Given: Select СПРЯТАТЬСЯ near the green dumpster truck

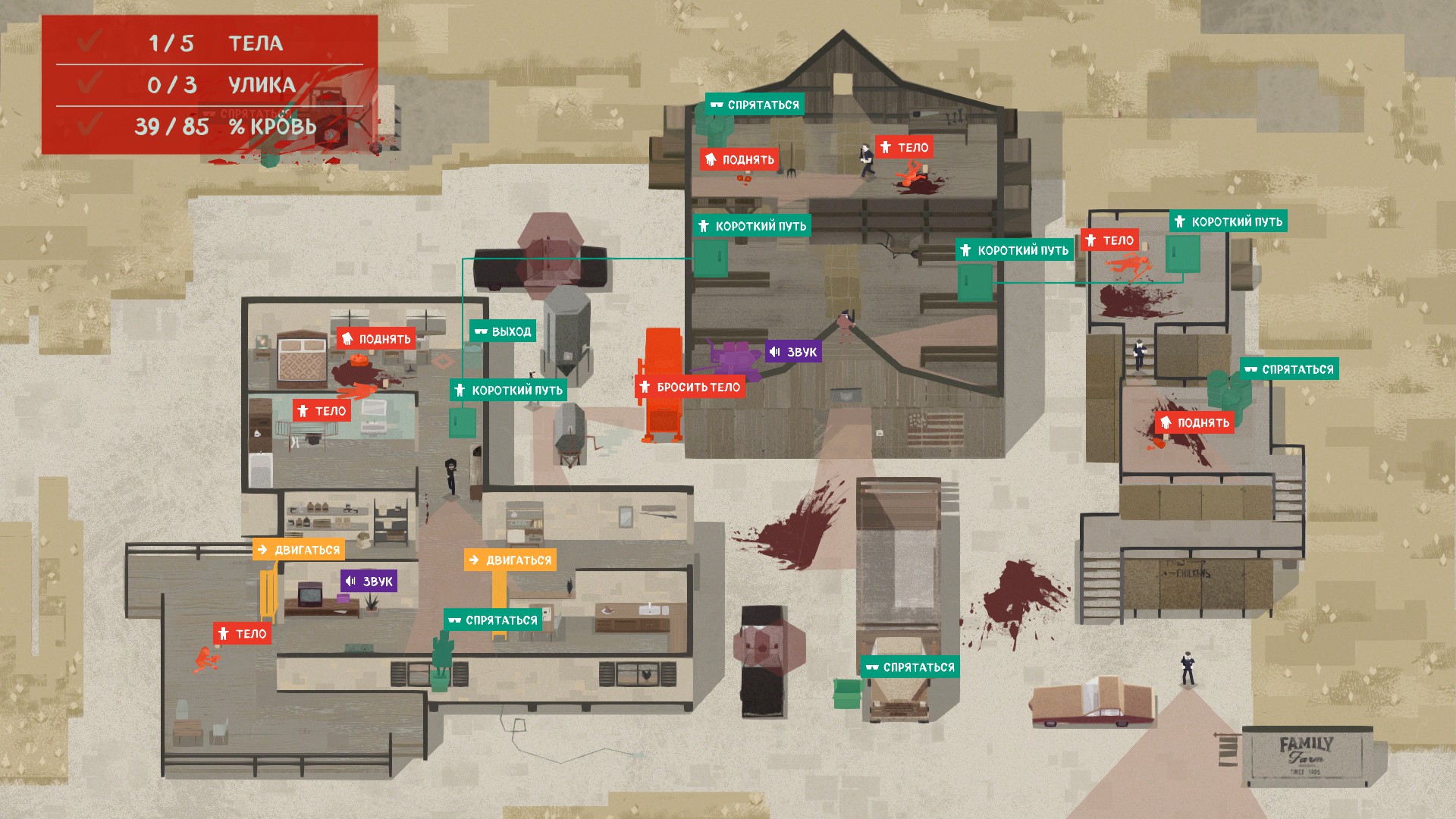Looking at the screenshot, I should 910,667.
